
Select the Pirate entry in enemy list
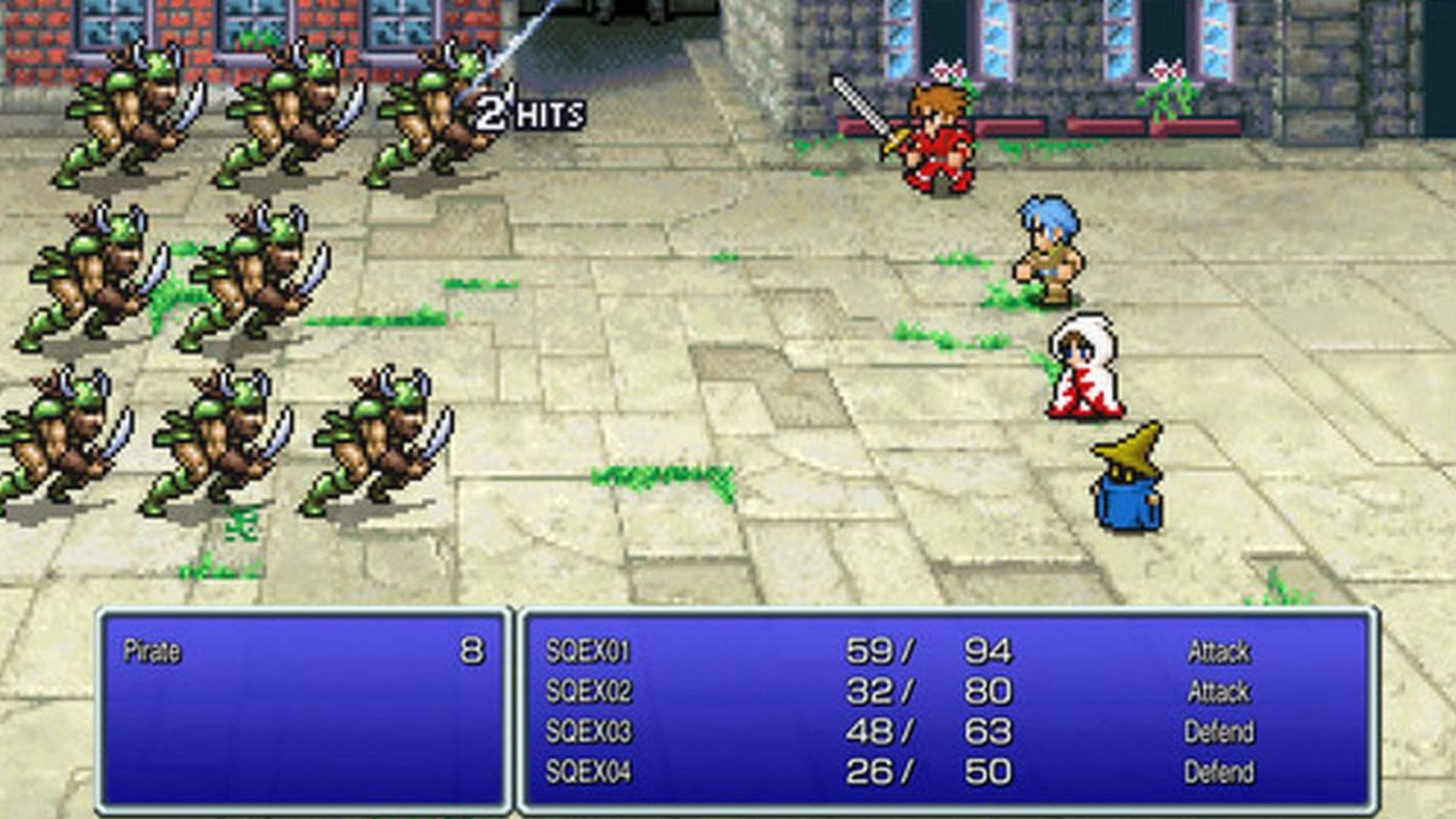152,651
